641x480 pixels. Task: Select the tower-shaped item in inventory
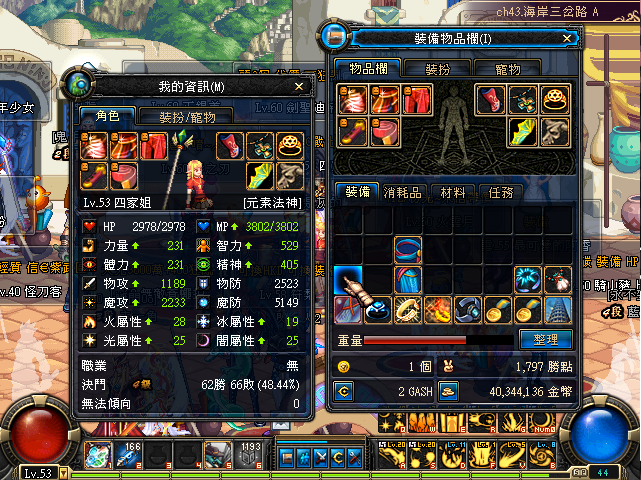(x=557, y=309)
